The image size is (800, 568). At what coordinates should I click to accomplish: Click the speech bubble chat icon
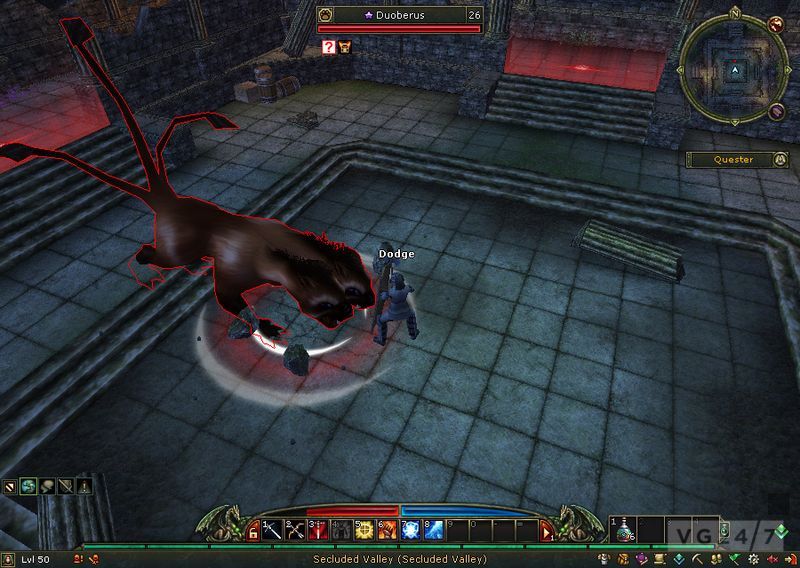[47, 488]
